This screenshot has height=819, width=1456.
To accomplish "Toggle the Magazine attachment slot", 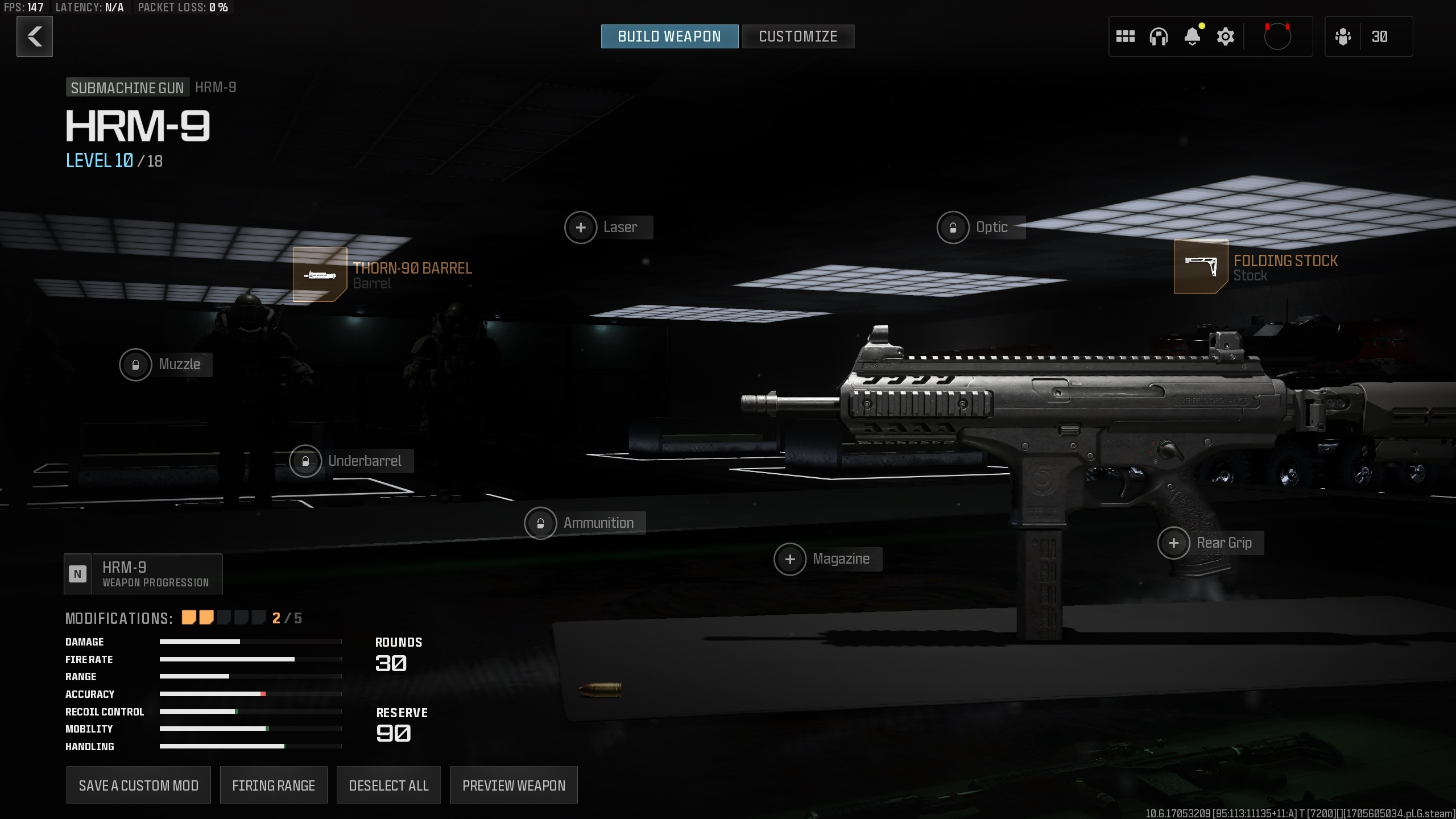I will click(791, 559).
